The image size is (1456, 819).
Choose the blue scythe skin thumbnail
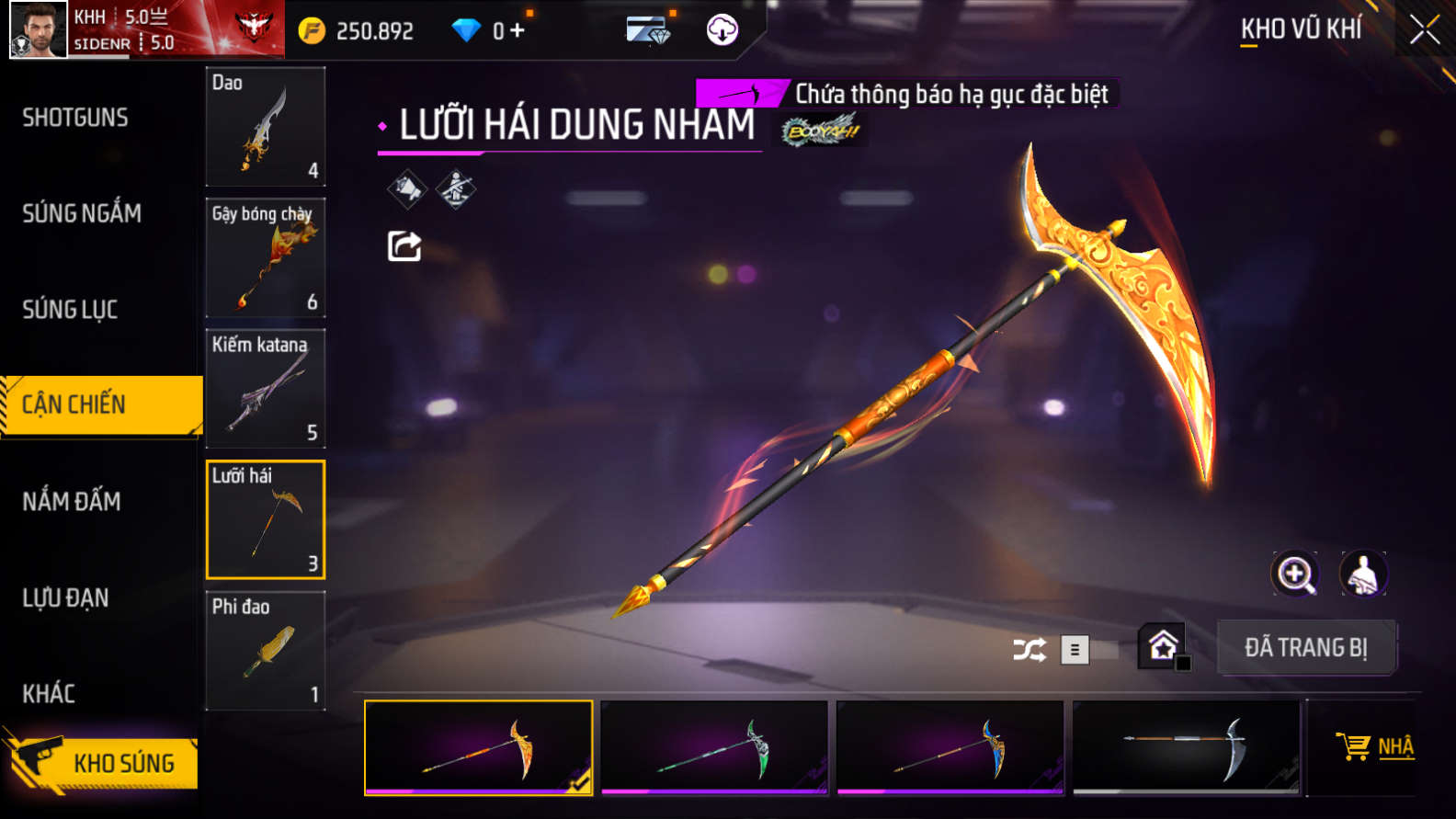[x=950, y=747]
